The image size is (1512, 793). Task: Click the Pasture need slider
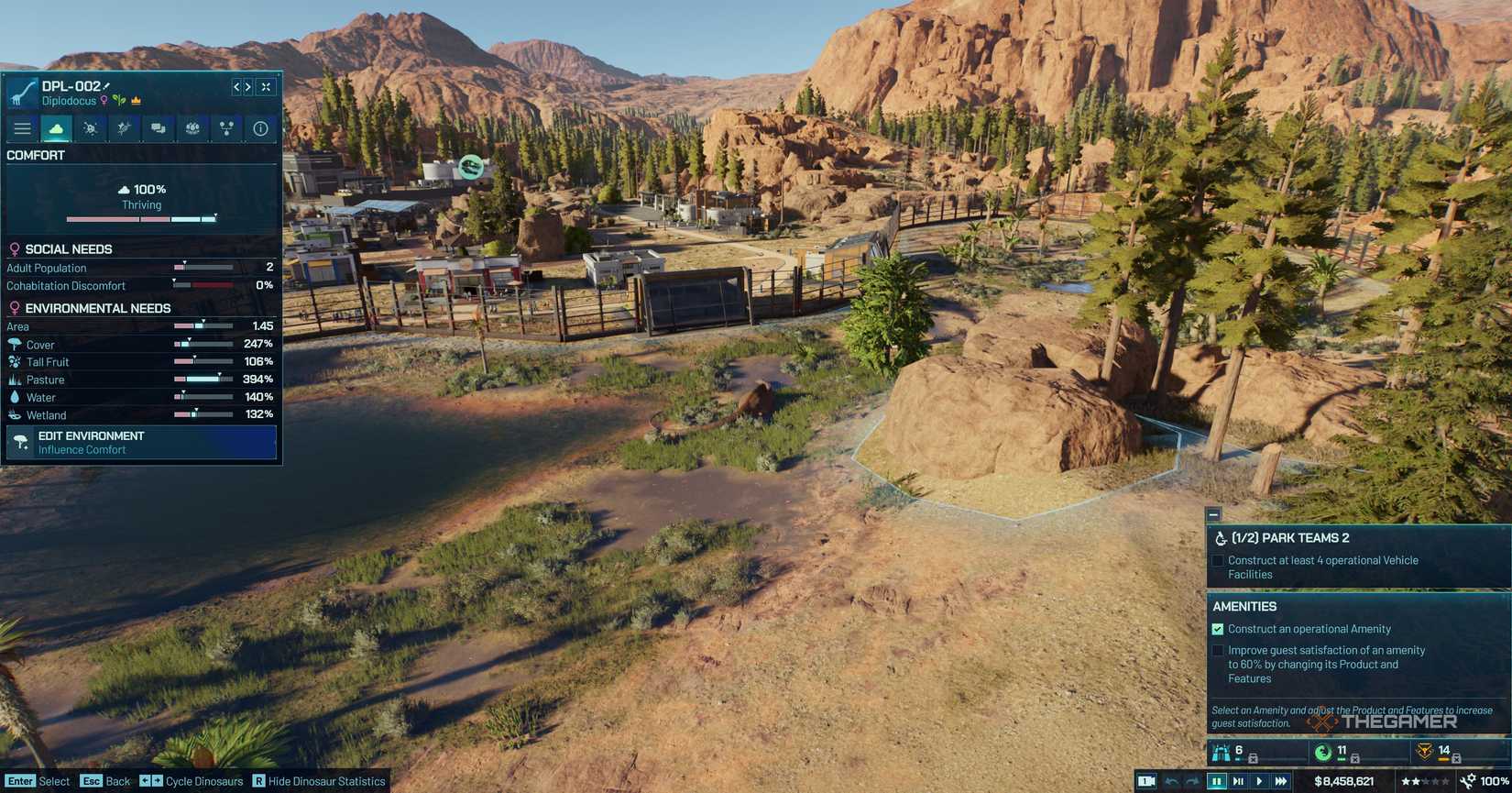pyautogui.click(x=203, y=379)
